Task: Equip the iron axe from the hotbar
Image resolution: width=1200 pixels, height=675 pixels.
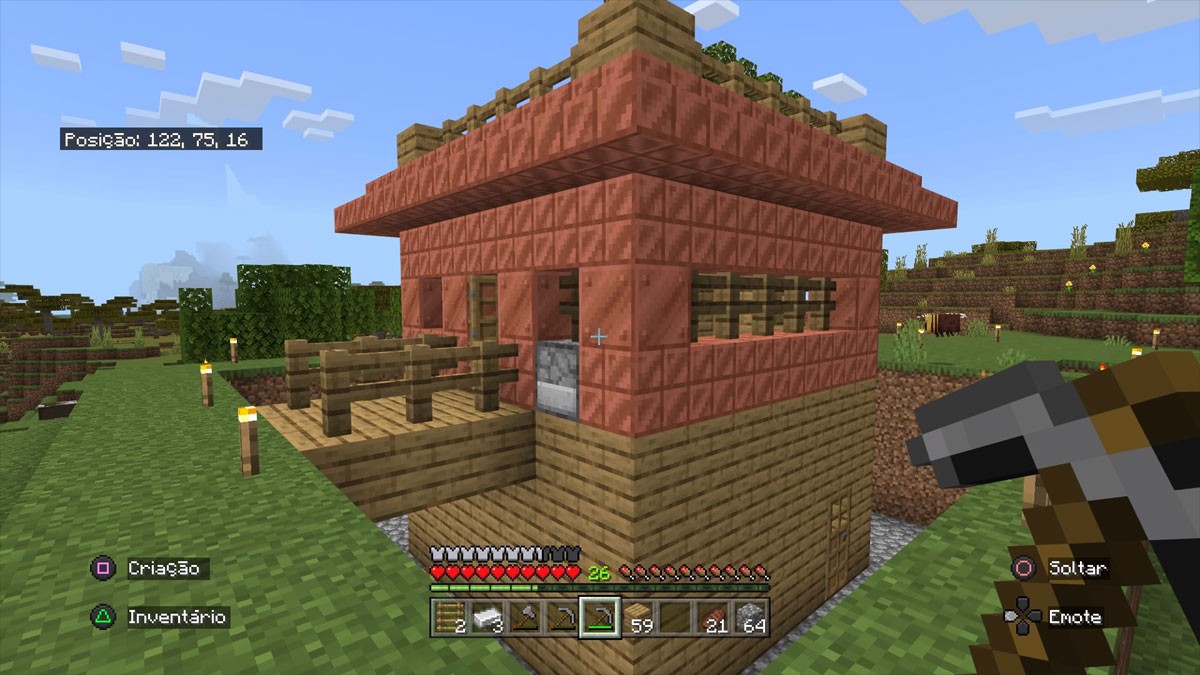Action: pyautogui.click(x=524, y=617)
